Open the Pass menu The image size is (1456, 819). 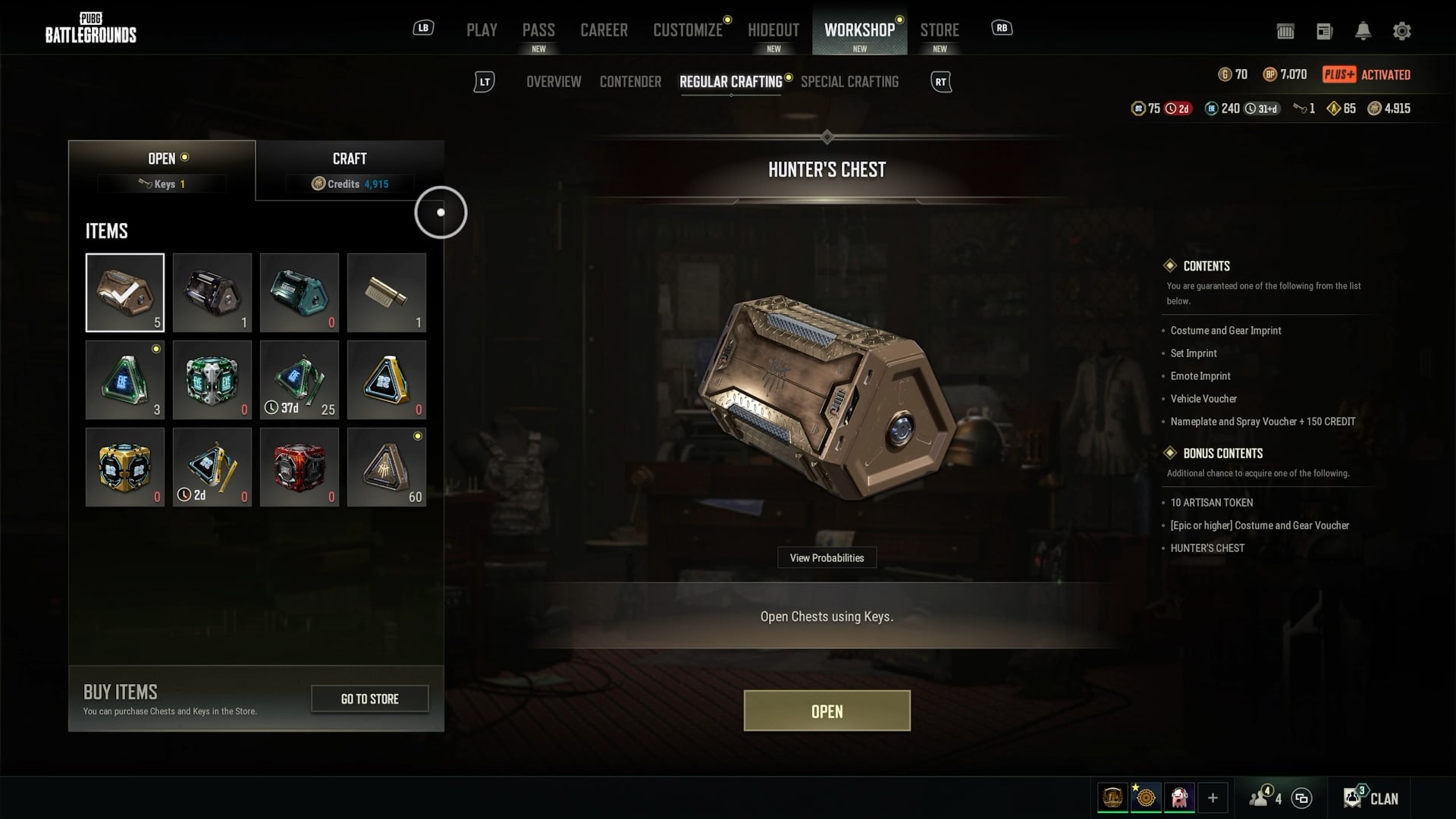click(x=538, y=30)
